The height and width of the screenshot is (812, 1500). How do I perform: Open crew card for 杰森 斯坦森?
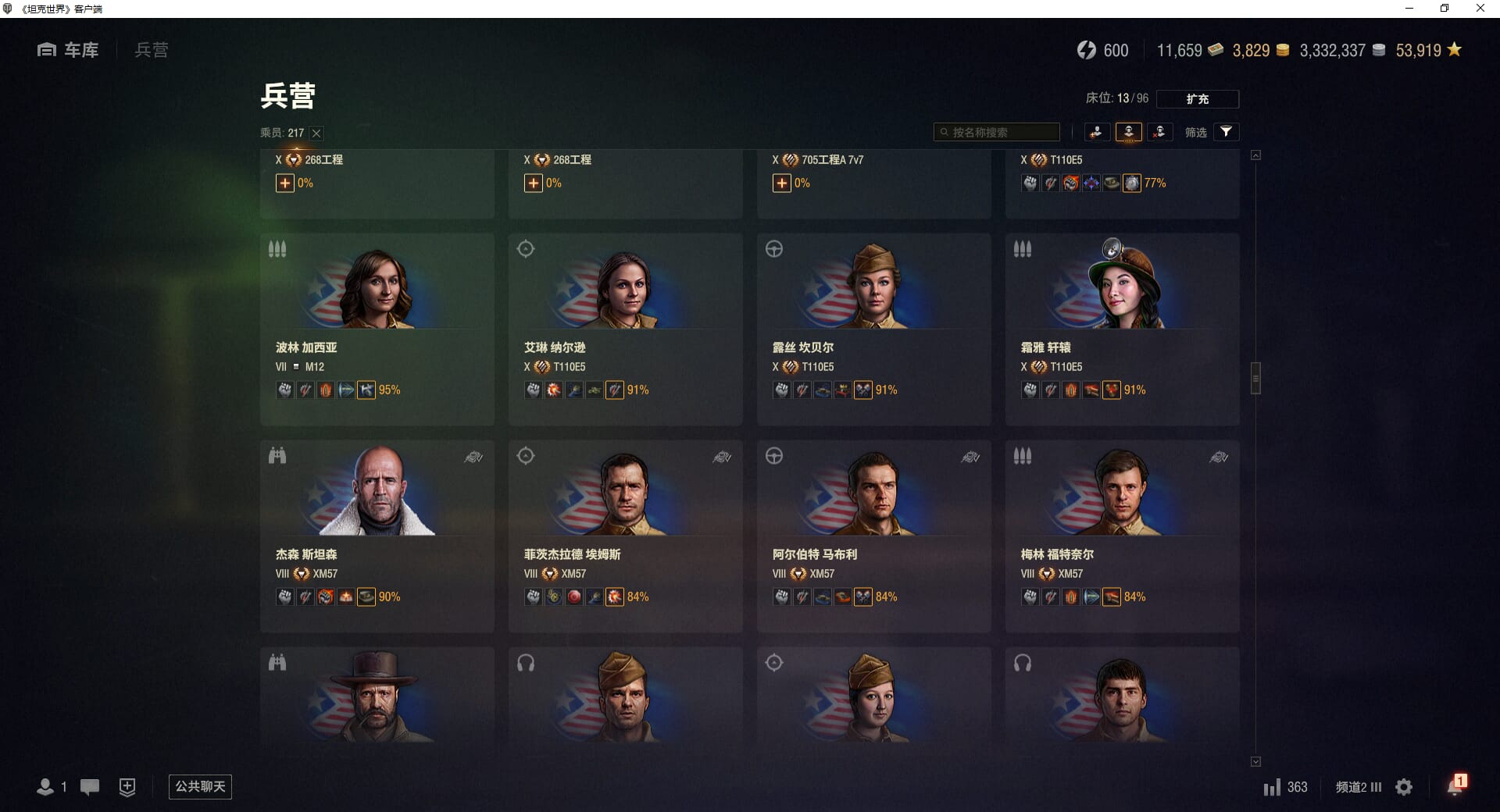point(377,536)
